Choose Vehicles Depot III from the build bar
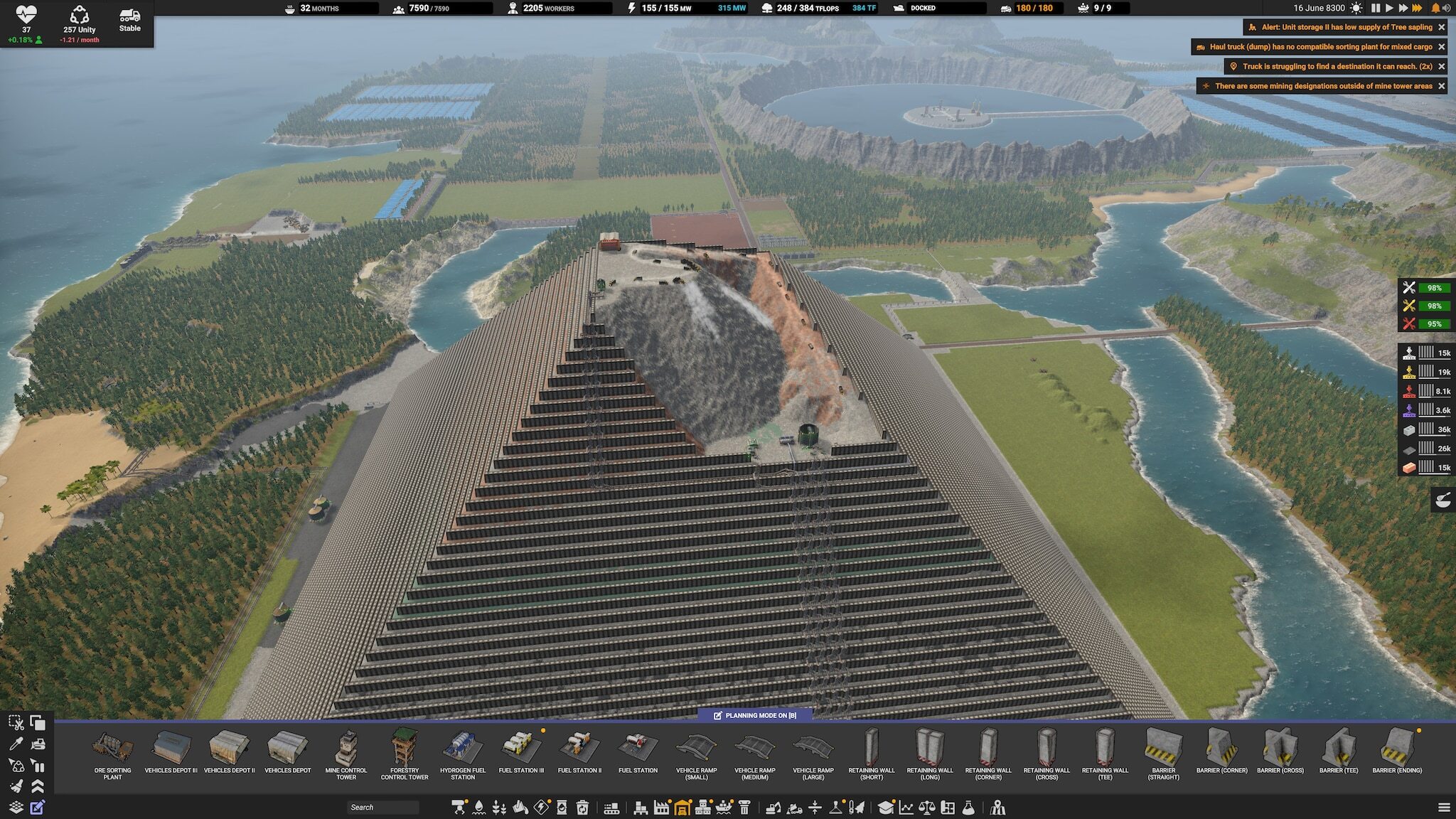 tap(171, 754)
